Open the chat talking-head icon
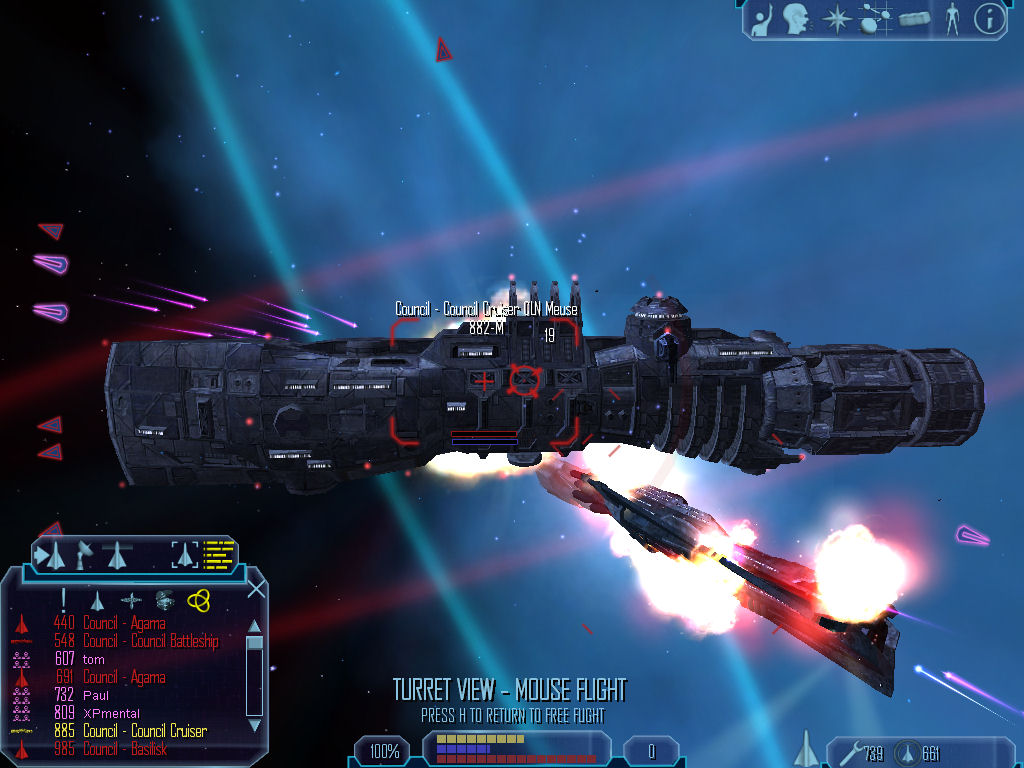Viewport: 1024px width, 768px height. pos(796,18)
